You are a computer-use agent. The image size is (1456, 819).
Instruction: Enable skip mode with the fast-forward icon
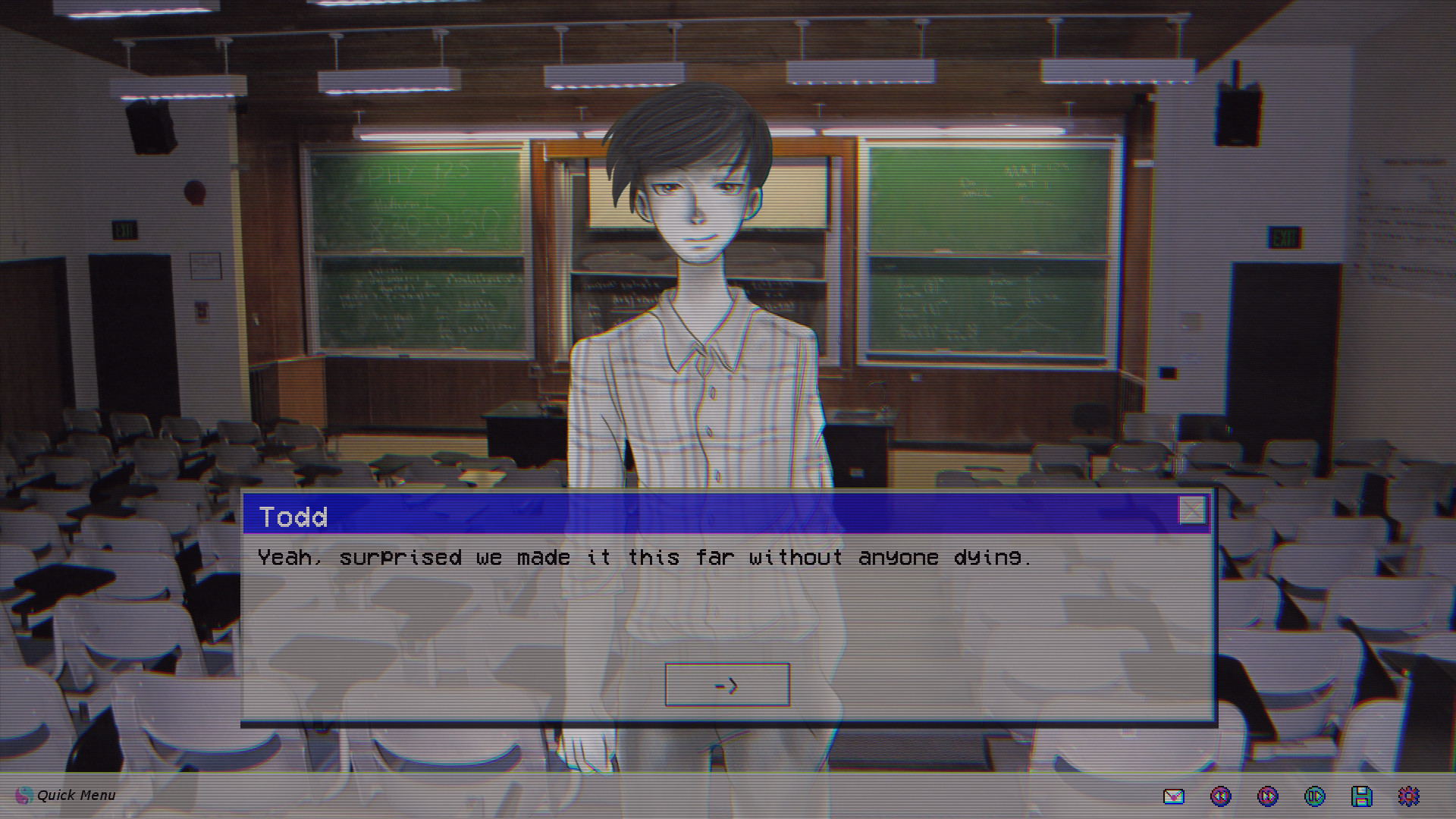1268,796
